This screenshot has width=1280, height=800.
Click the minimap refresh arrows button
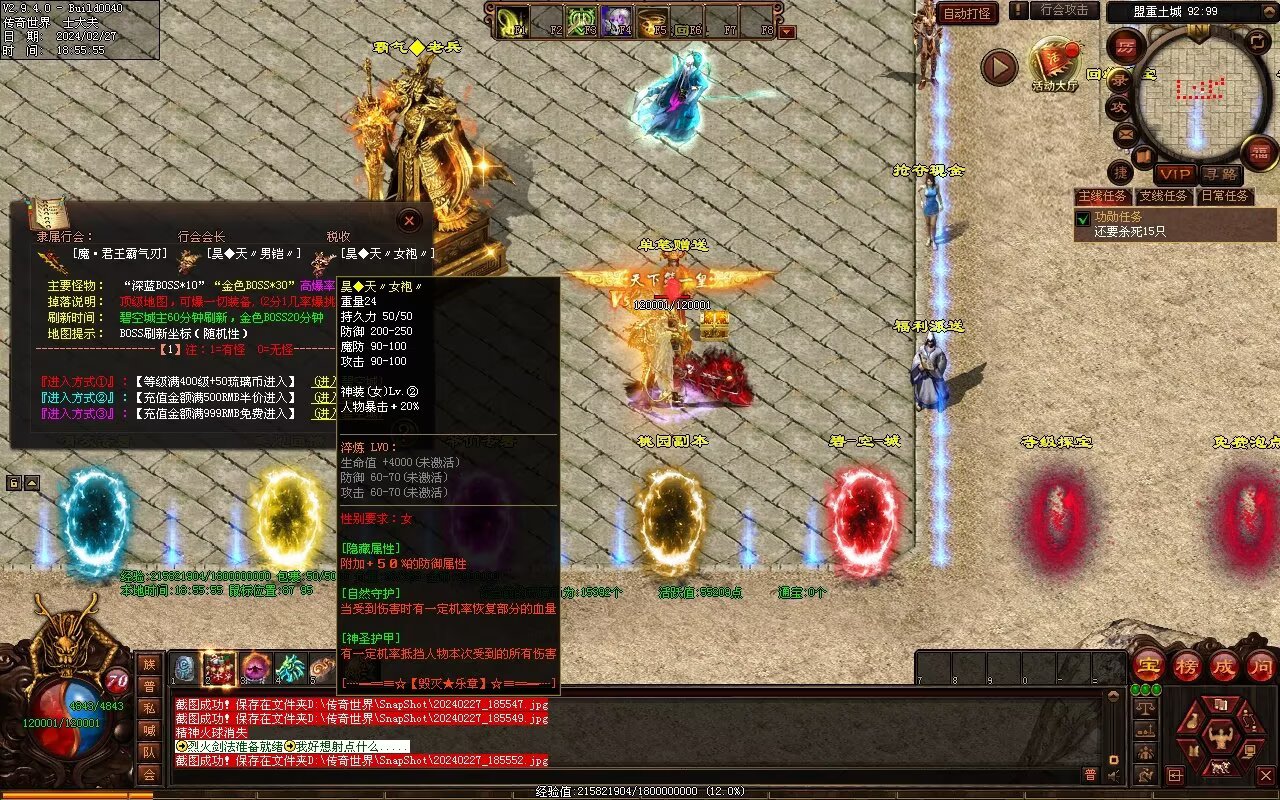[1257, 43]
